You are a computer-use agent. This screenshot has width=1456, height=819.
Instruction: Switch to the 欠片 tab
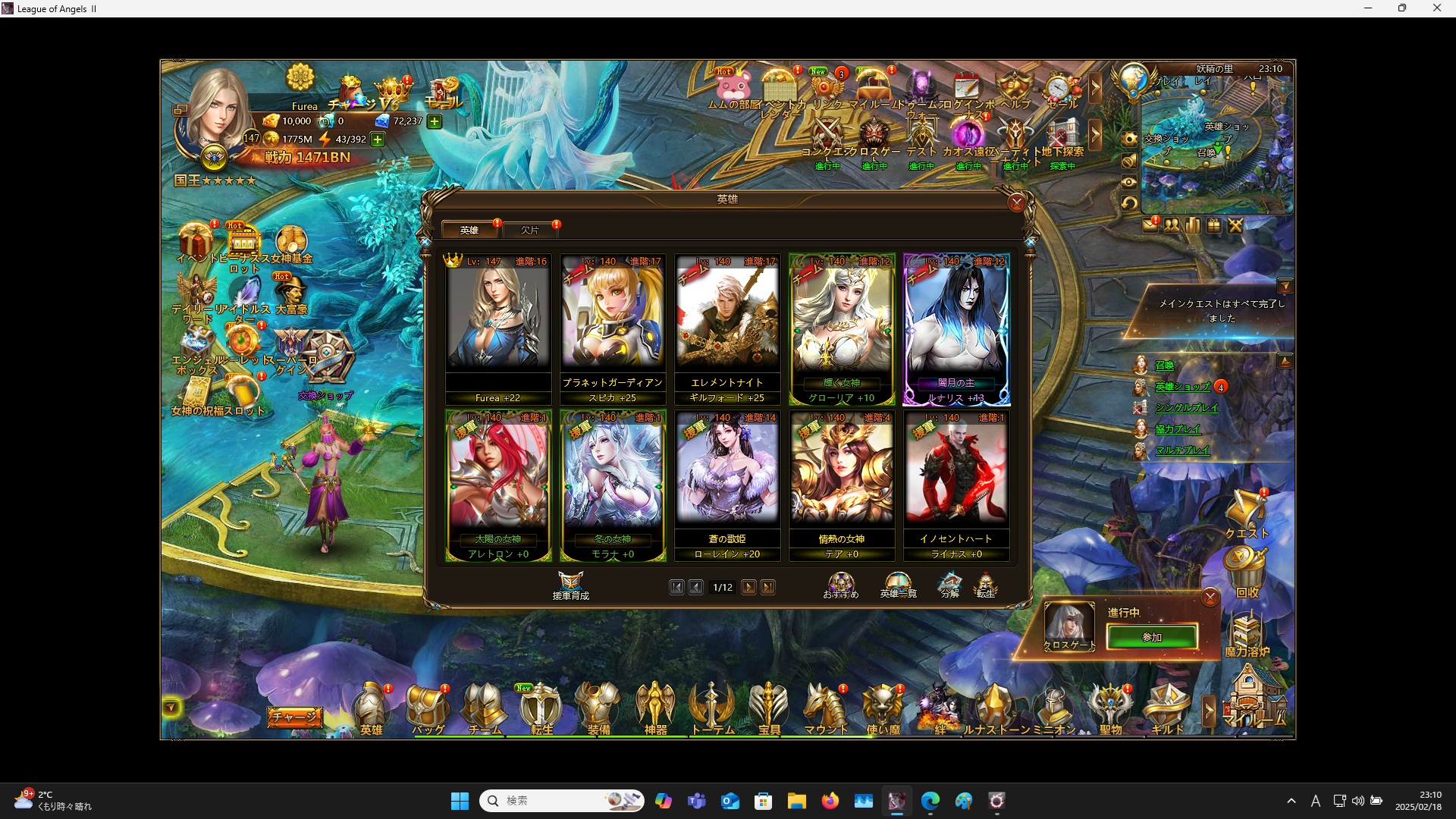click(x=531, y=230)
